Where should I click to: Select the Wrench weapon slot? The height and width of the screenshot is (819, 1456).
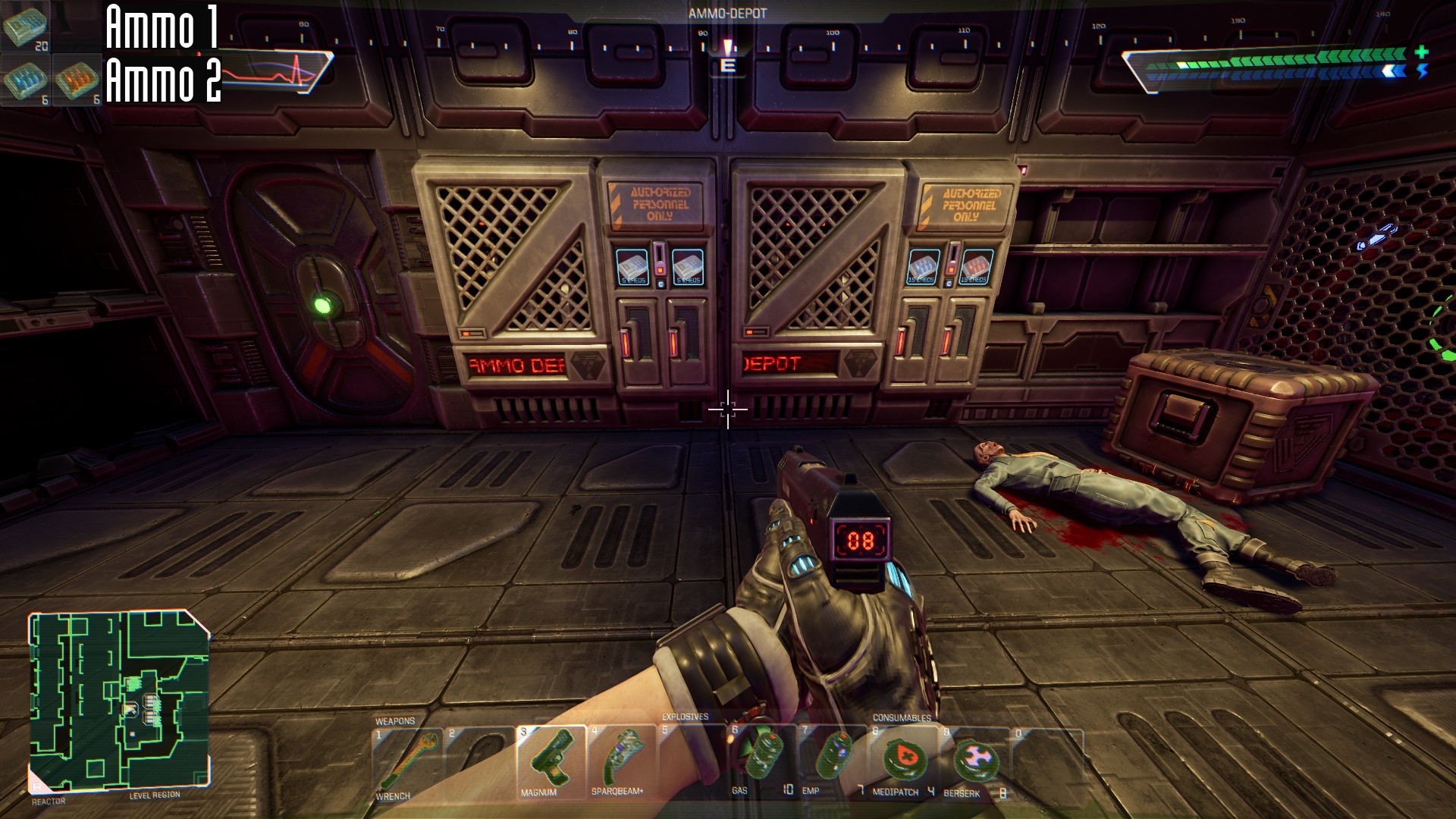[x=407, y=762]
